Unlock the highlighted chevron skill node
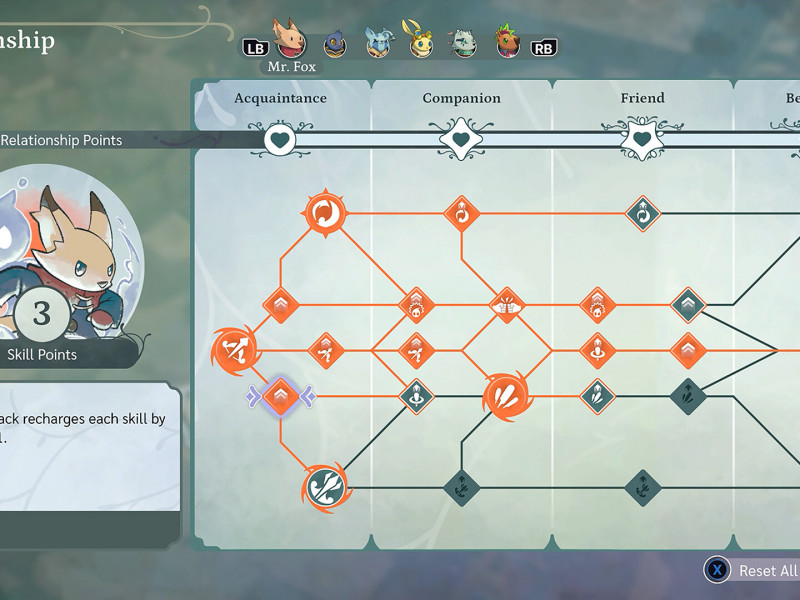The height and width of the screenshot is (600, 800). 281,397
